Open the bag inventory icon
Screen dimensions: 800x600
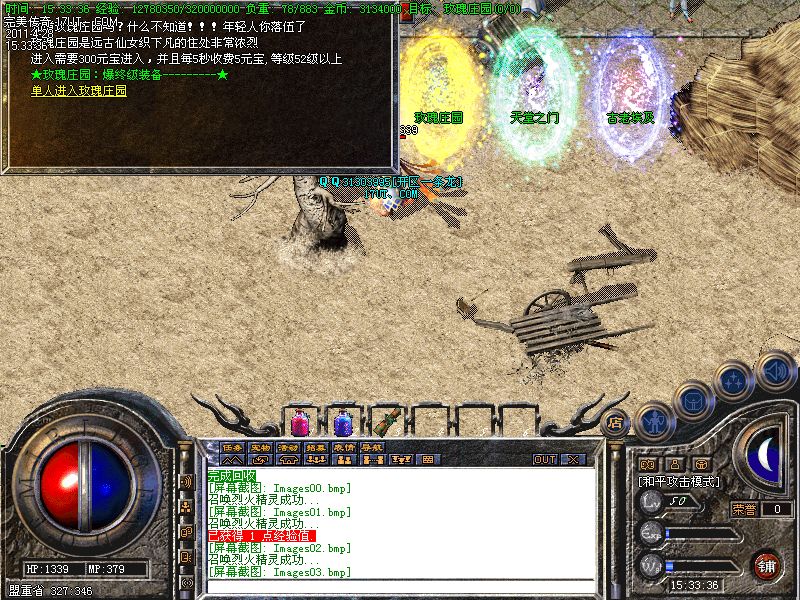692,399
